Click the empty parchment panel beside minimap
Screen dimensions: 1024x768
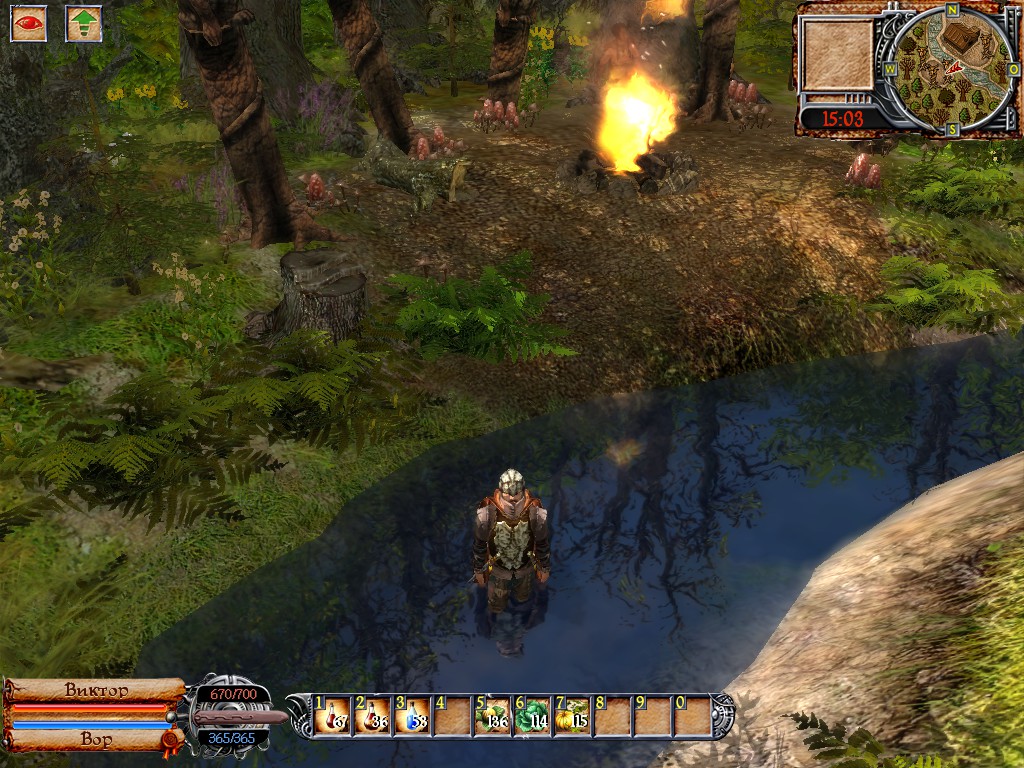click(838, 55)
